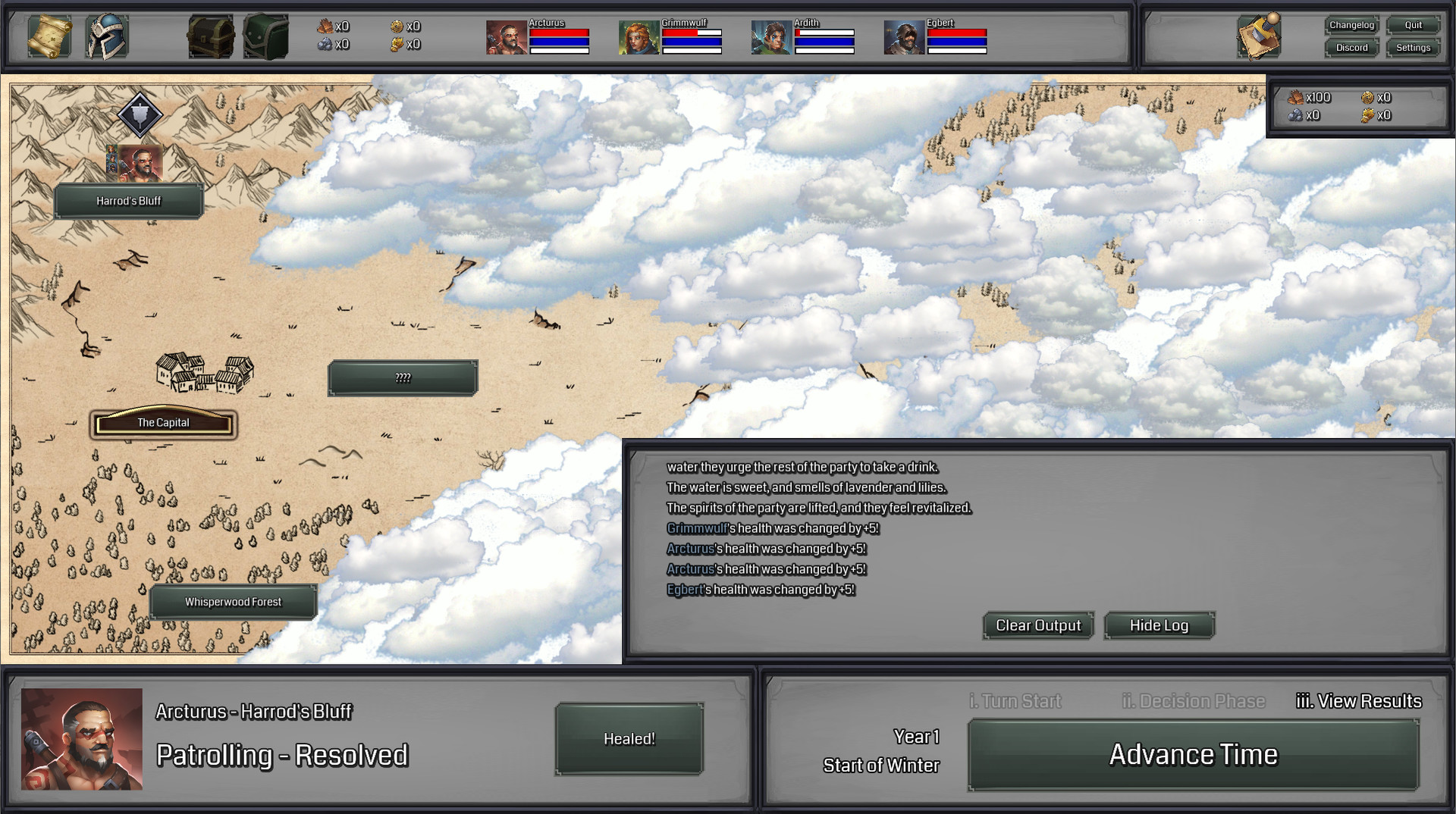Open the Discord link
1456x814 pixels.
point(1351,47)
